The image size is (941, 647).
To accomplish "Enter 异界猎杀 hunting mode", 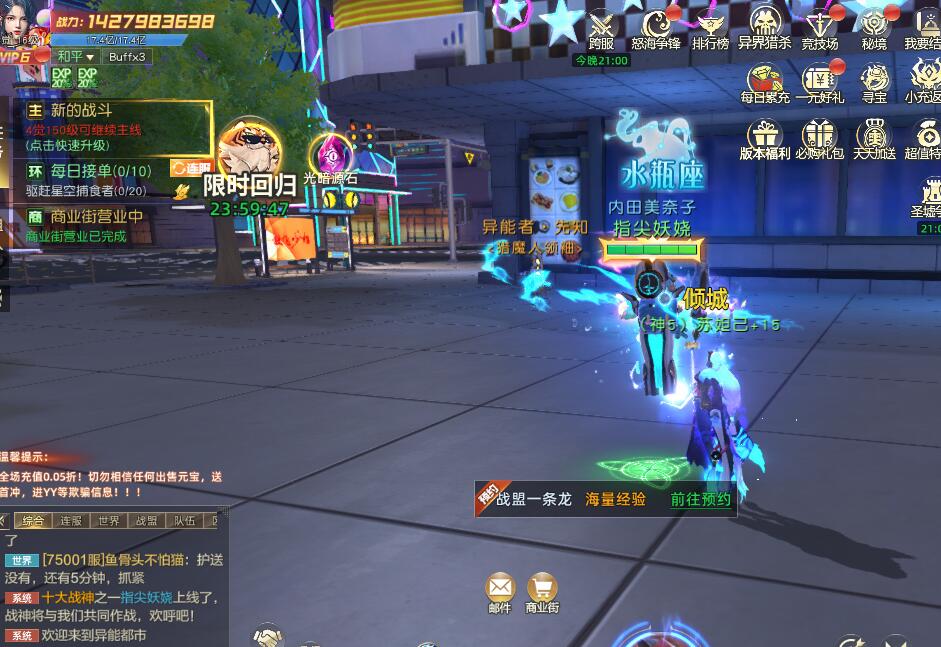I will click(765, 26).
